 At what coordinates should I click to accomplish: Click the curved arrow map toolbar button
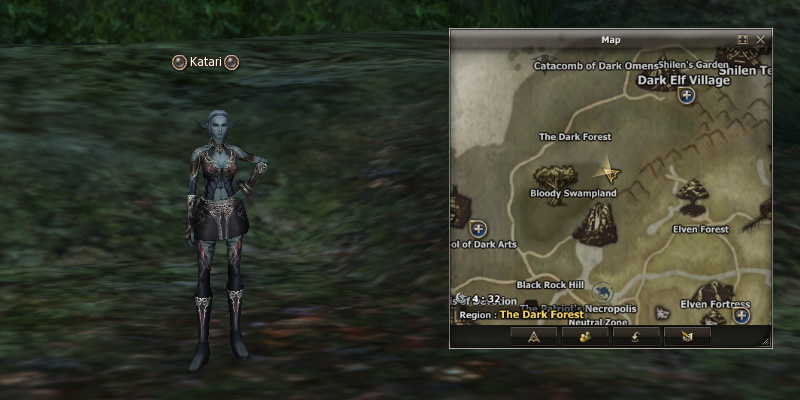pyautogui.click(x=635, y=337)
